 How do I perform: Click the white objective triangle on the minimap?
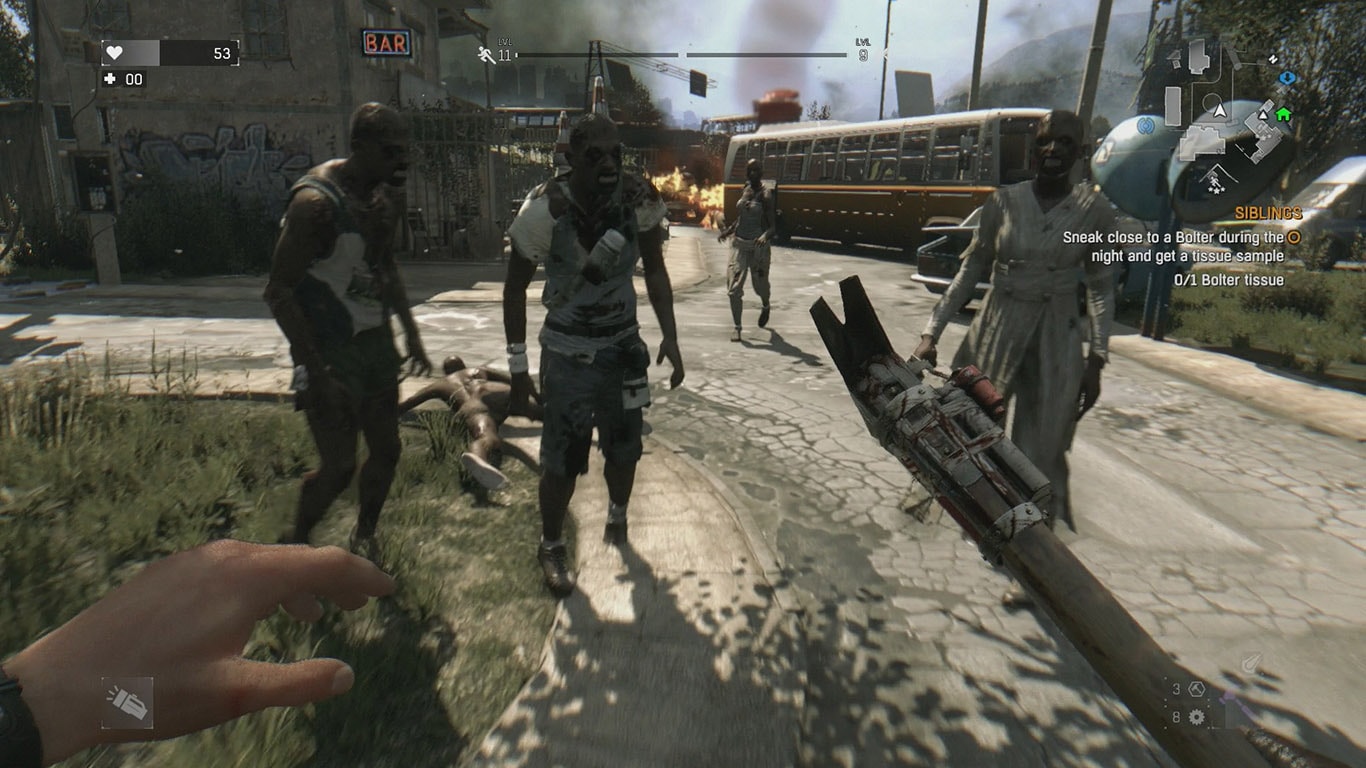pyautogui.click(x=1262, y=116)
